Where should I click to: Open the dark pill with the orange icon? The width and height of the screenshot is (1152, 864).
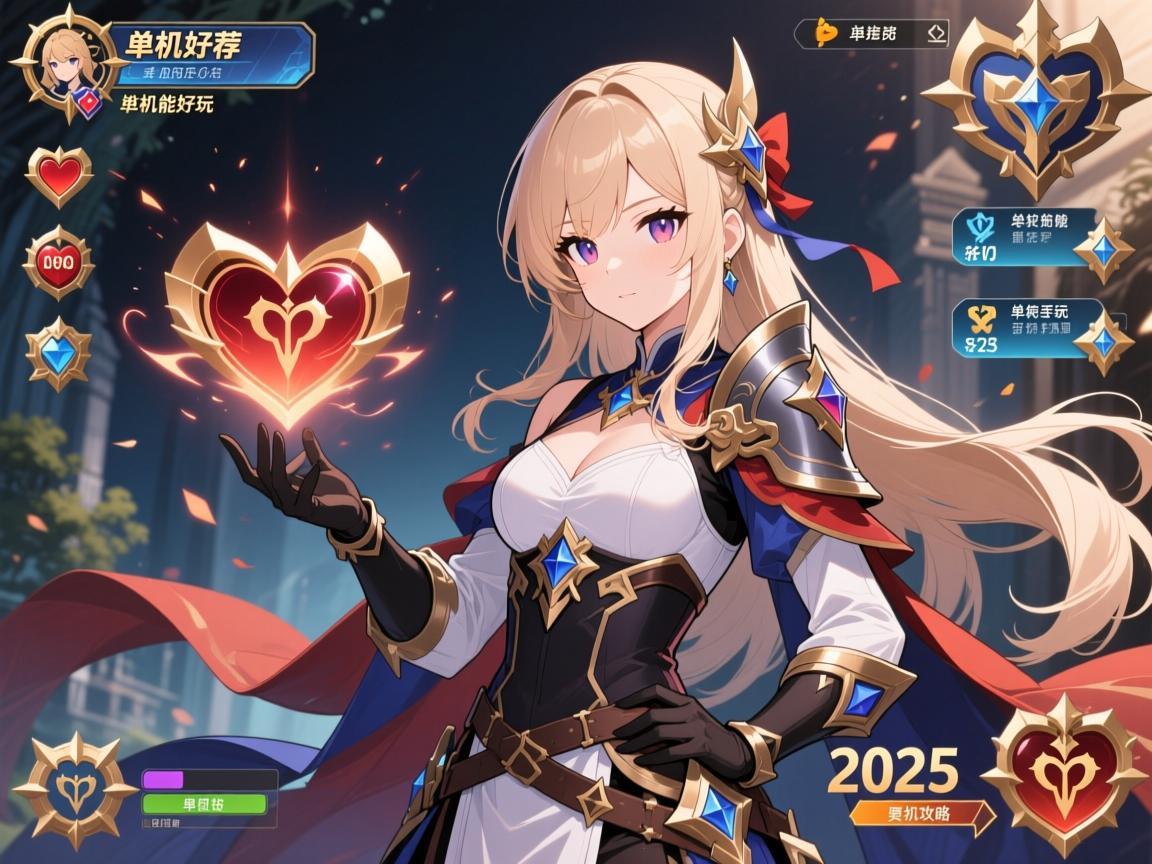(x=870, y=33)
